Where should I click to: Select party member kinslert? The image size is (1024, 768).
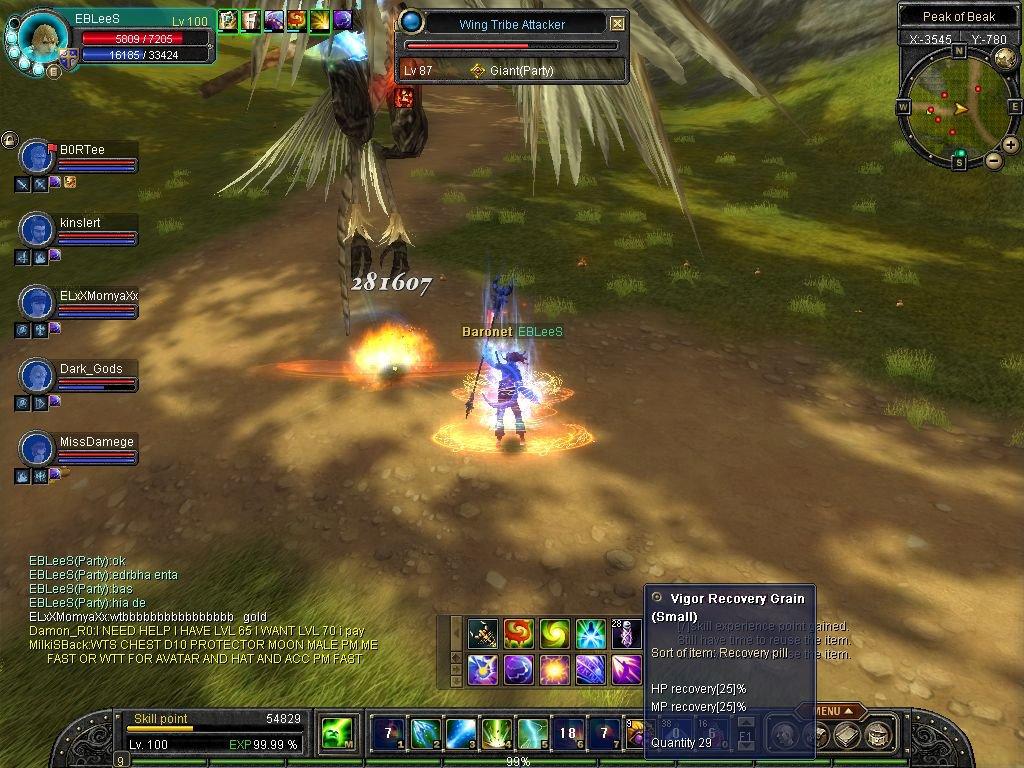[38, 230]
